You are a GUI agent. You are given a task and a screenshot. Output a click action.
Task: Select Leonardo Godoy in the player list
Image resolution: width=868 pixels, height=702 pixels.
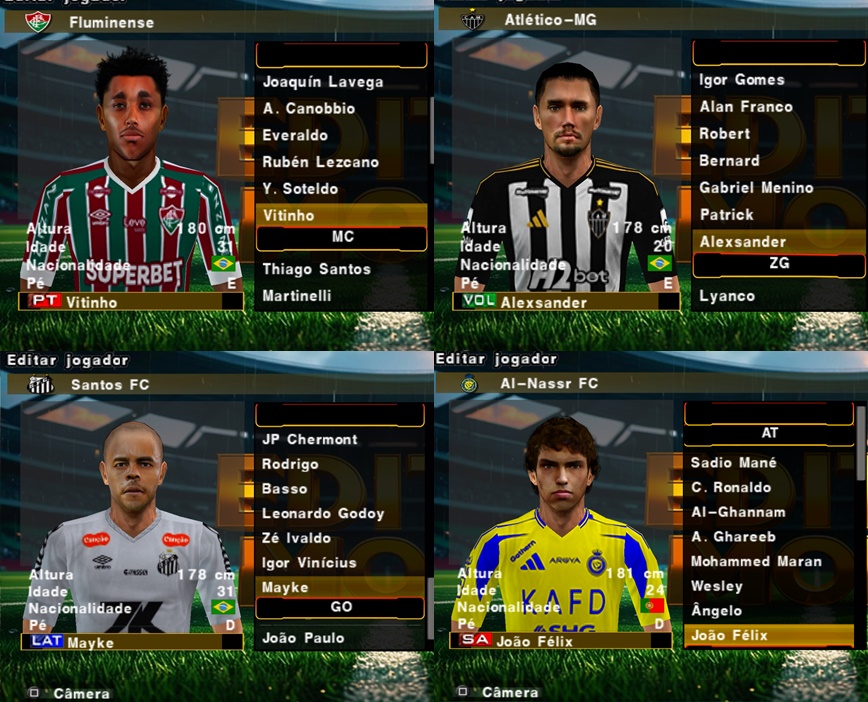point(323,514)
